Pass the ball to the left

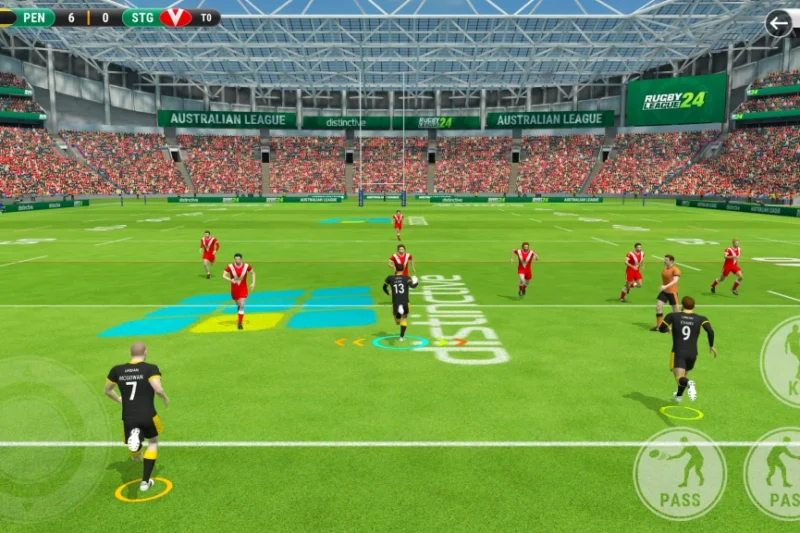[680, 473]
